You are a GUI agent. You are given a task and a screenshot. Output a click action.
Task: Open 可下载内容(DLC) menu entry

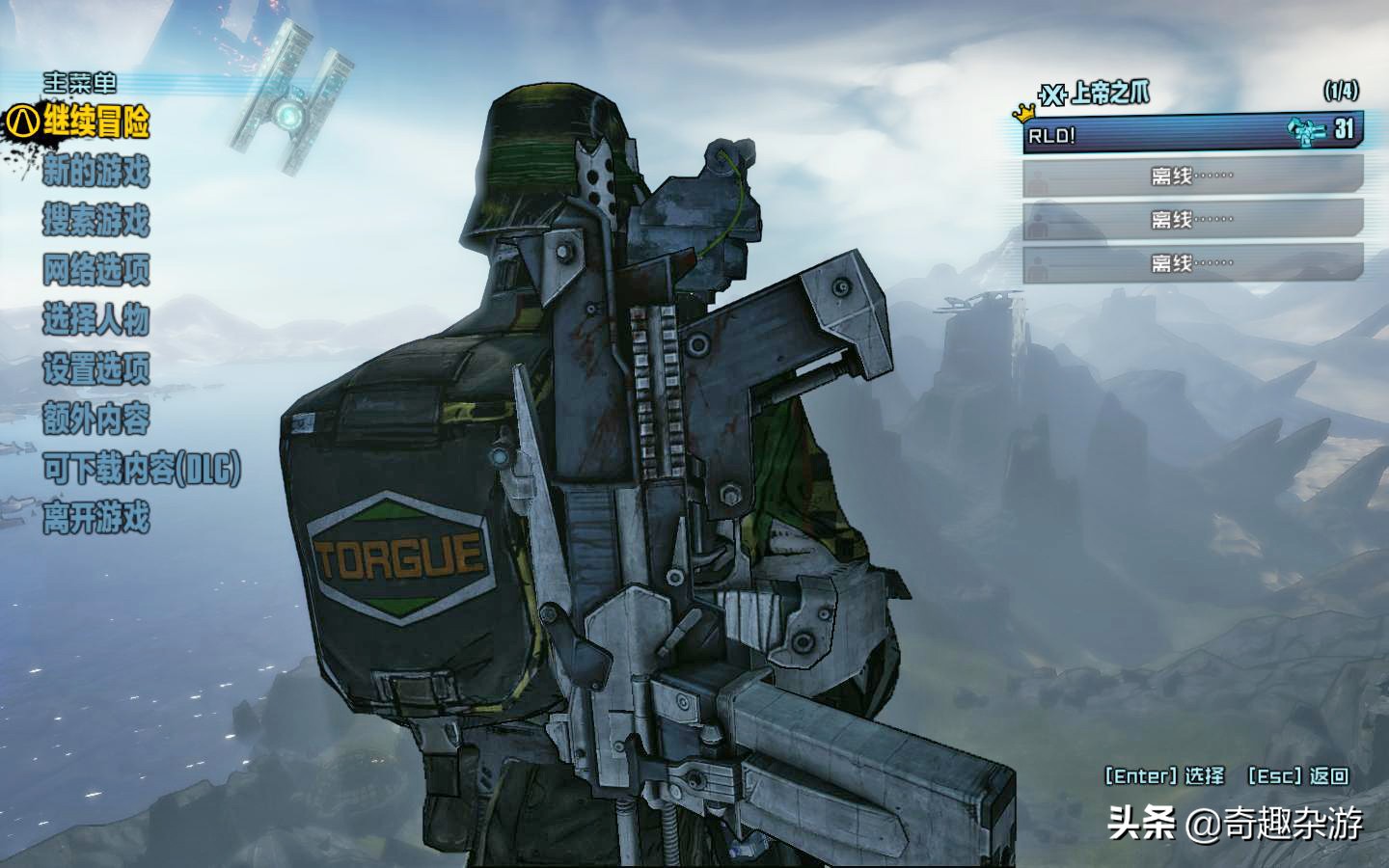141,470
